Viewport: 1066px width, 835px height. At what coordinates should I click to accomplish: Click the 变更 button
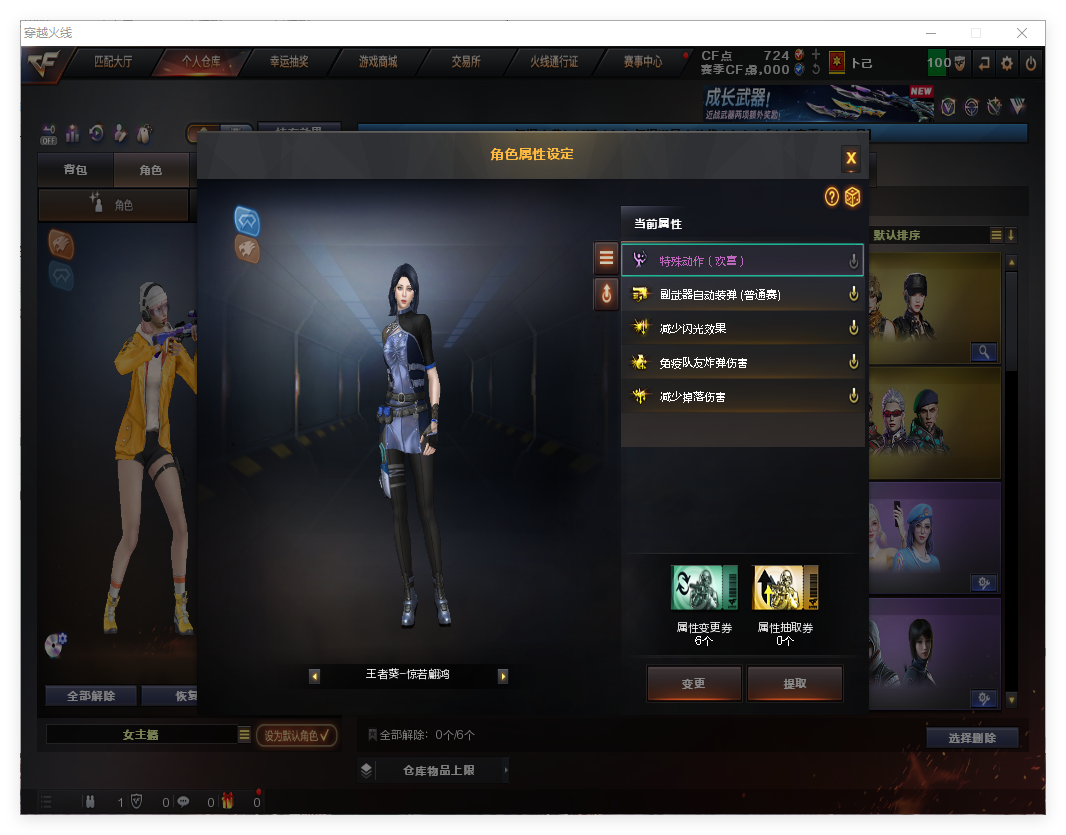[x=694, y=684]
